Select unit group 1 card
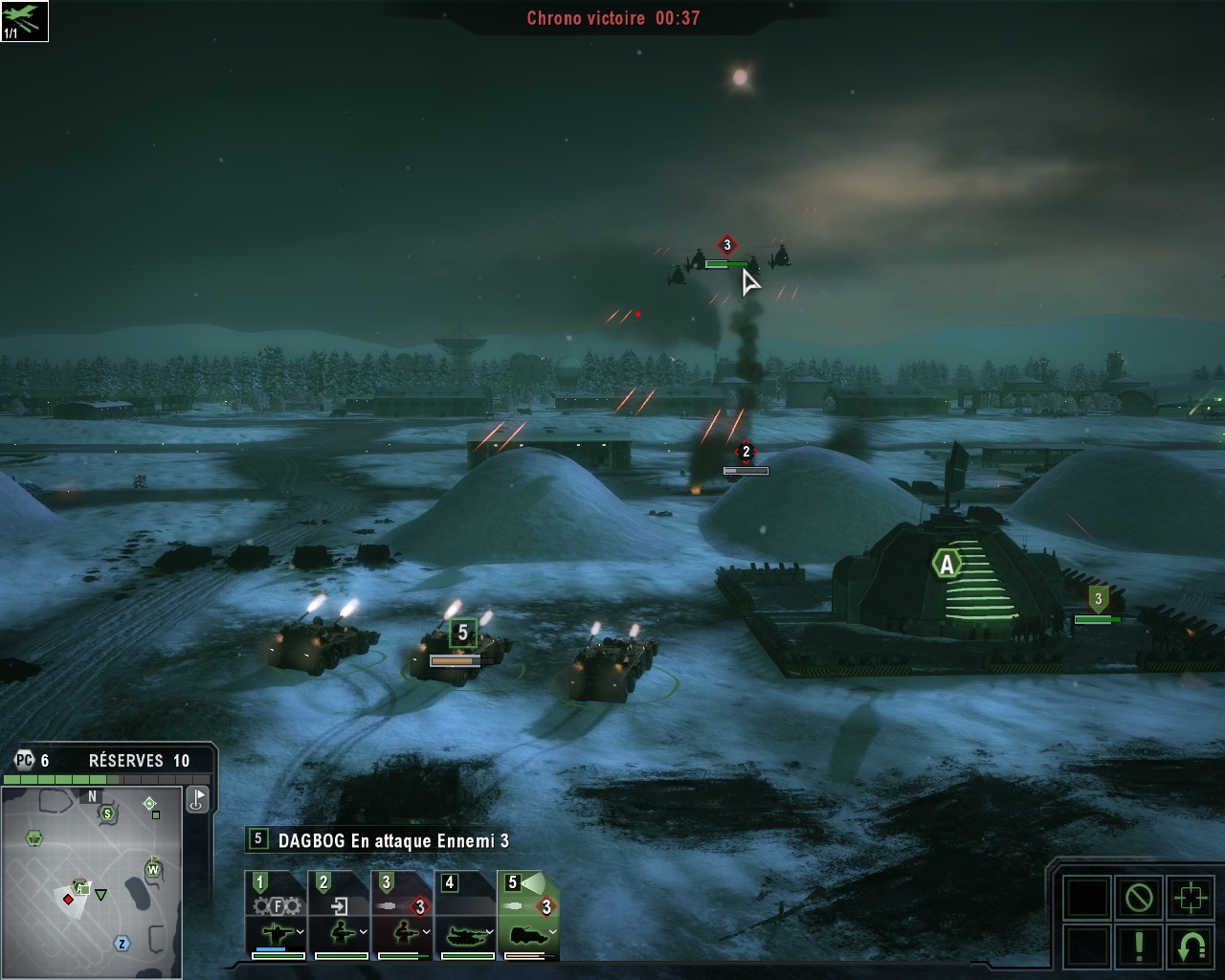Viewport: 1225px width, 980px height. (x=277, y=914)
